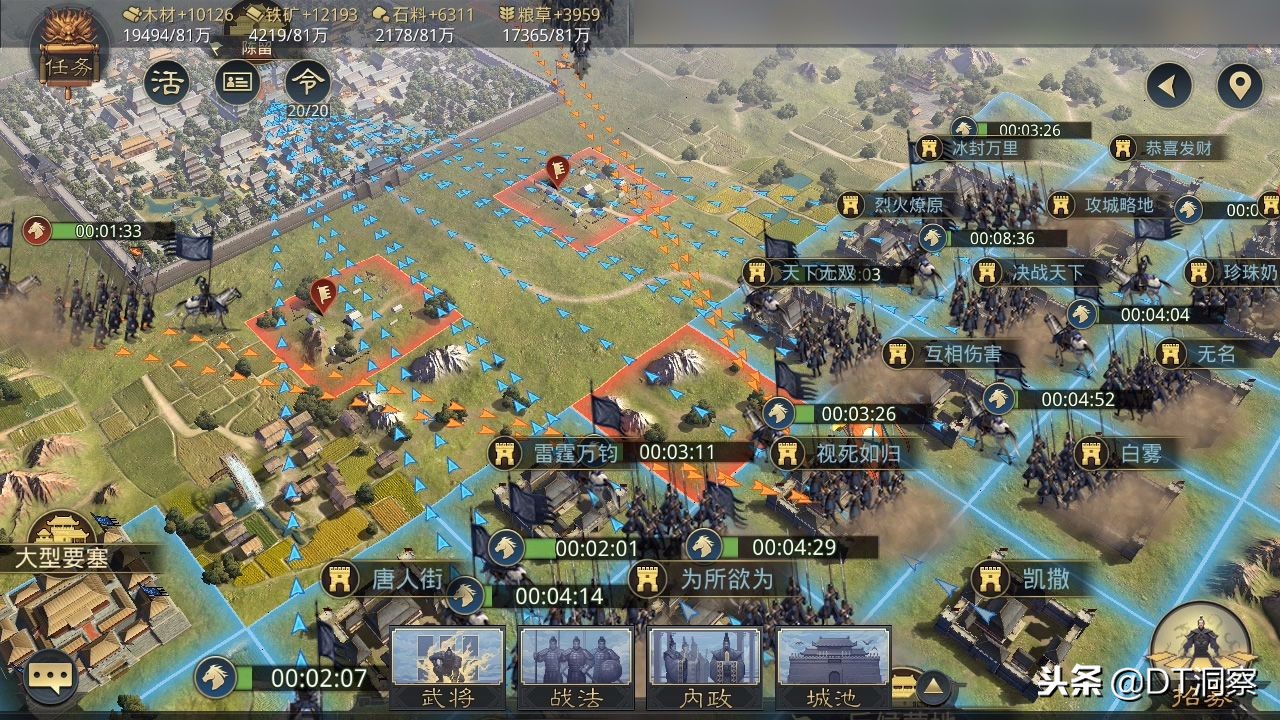Open the 战法 tactics menu

click(576, 668)
